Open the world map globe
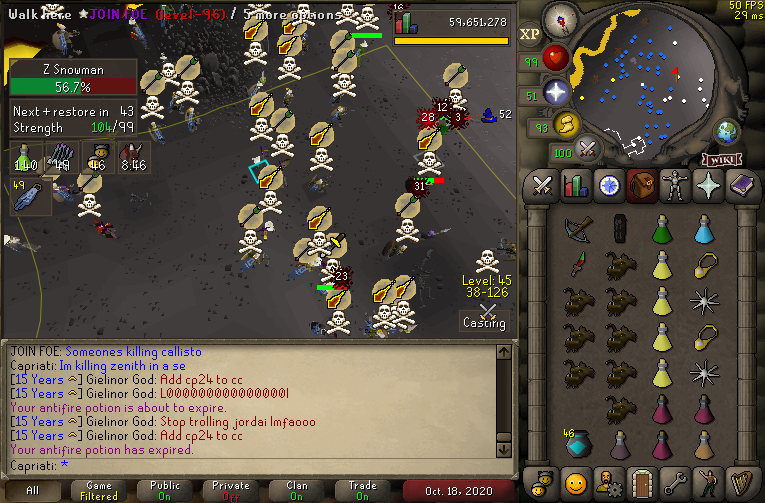 point(726,131)
